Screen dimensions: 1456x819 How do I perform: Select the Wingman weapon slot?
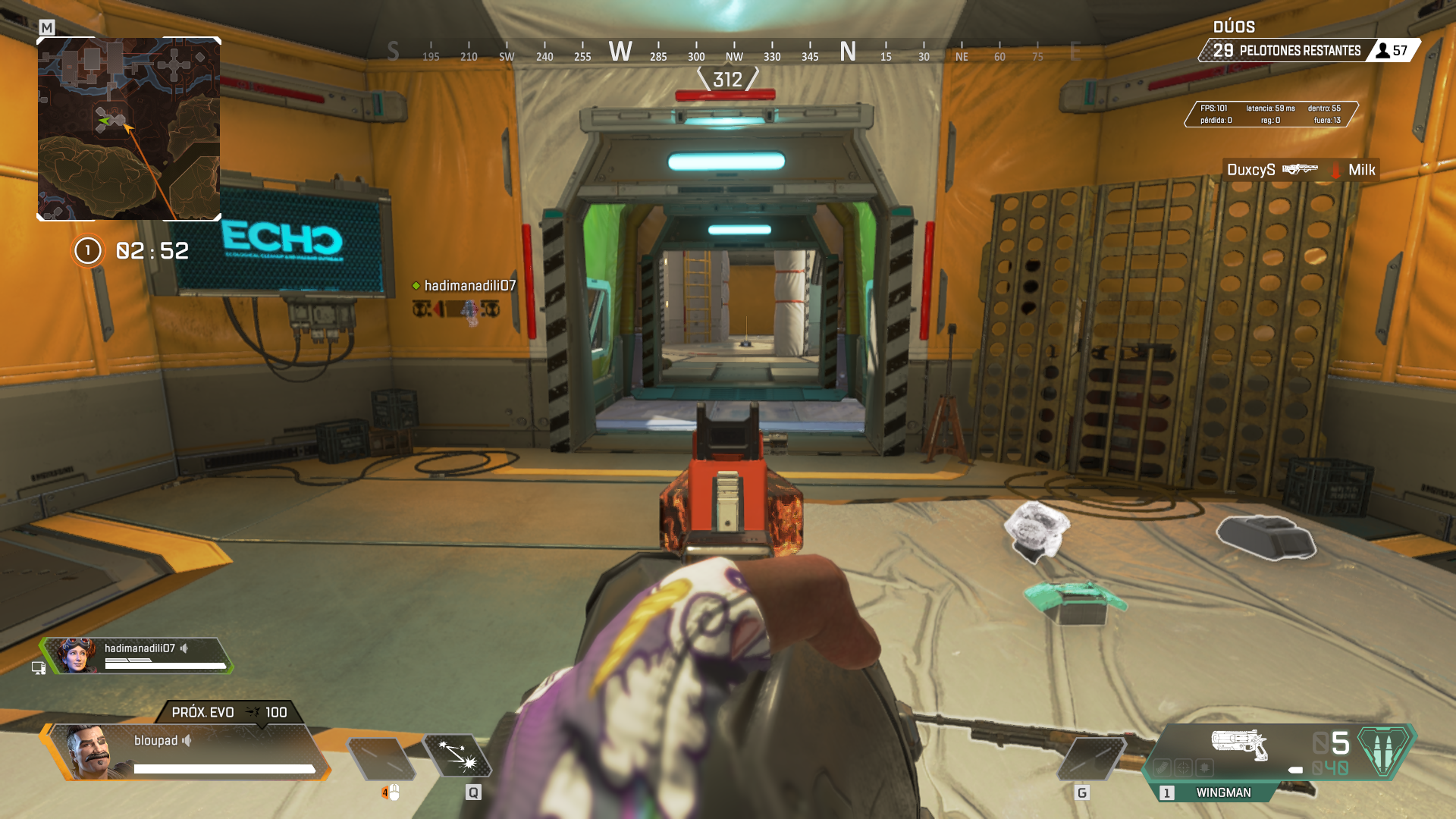1222,792
